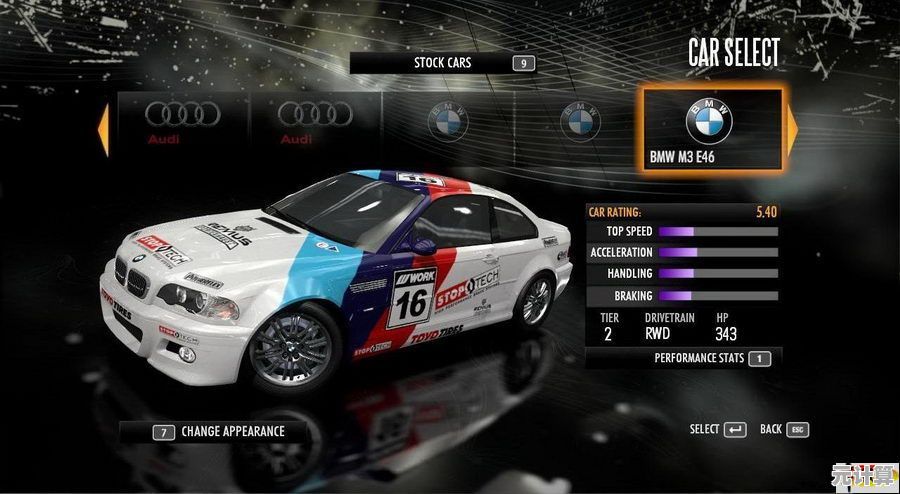Screen dimensions: 900x494
Task: Go back using the Back button
Action: point(783,430)
